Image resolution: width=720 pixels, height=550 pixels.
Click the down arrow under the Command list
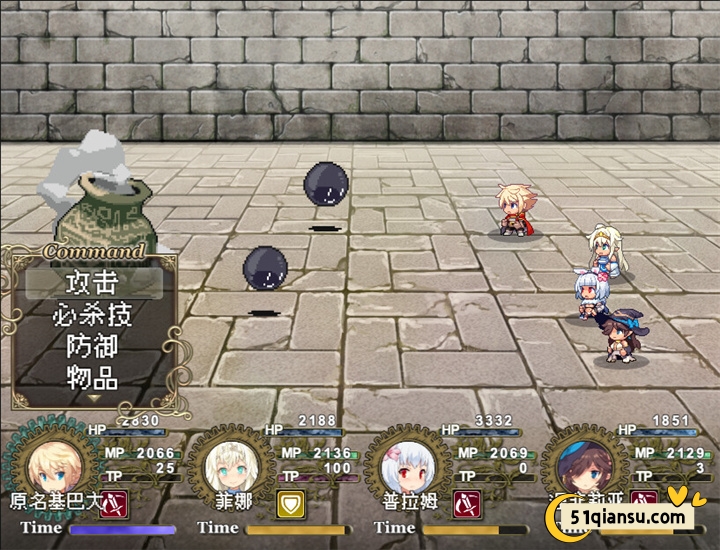point(92,398)
